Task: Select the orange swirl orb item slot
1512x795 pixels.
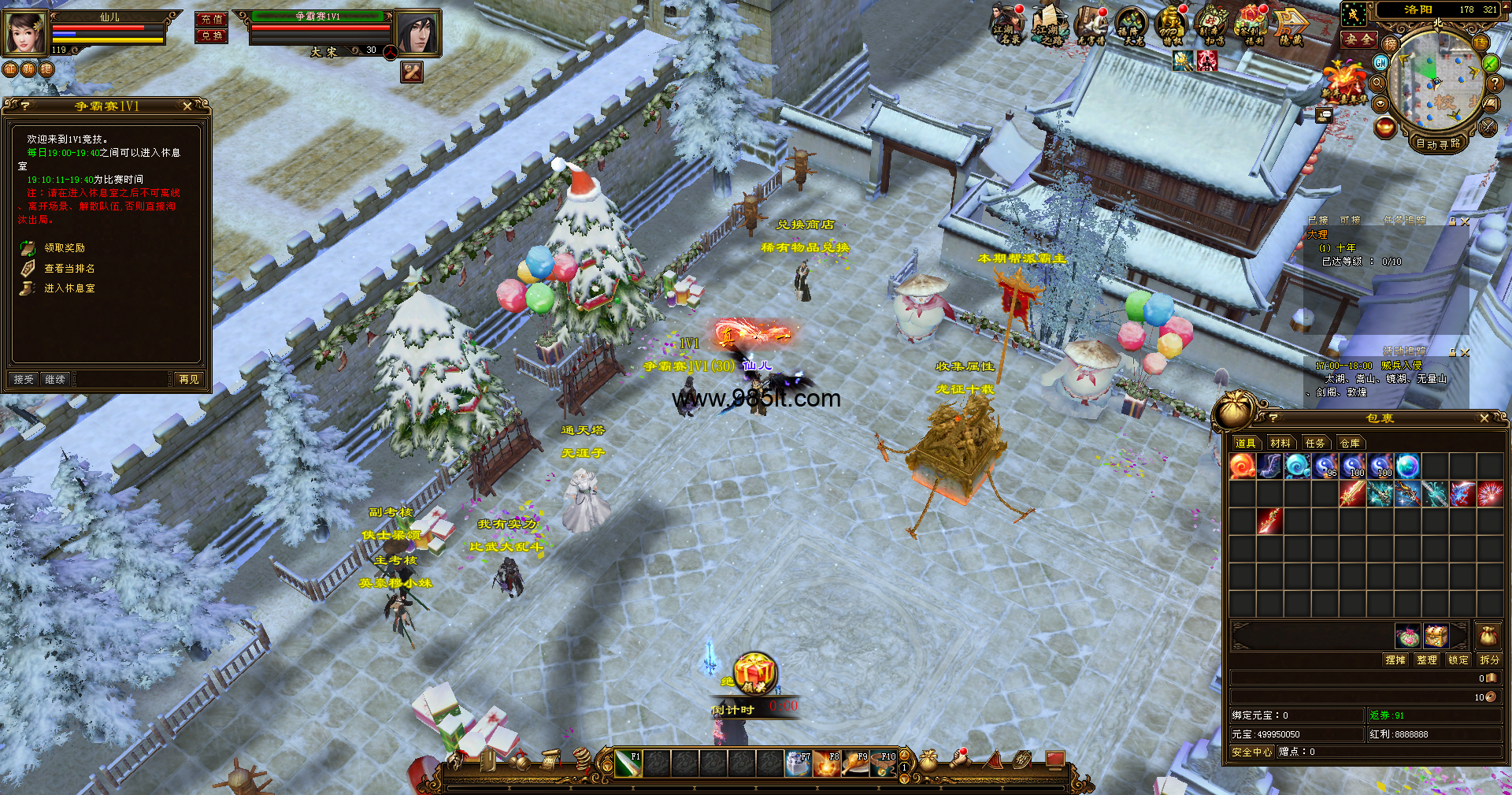Action: point(1242,466)
